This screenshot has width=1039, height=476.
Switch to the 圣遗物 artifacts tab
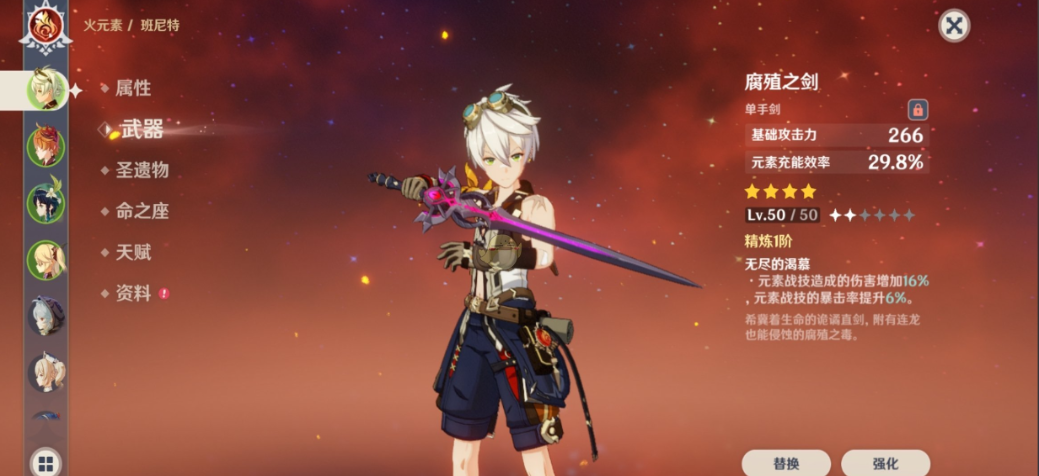tap(142, 170)
